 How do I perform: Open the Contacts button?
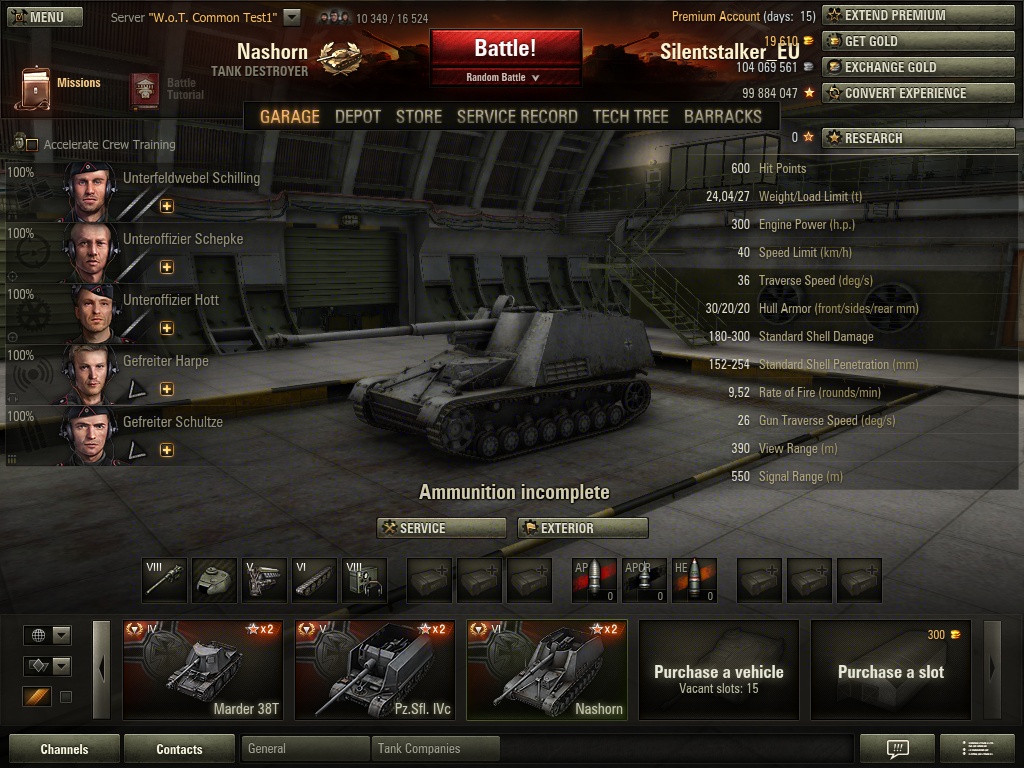(179, 749)
